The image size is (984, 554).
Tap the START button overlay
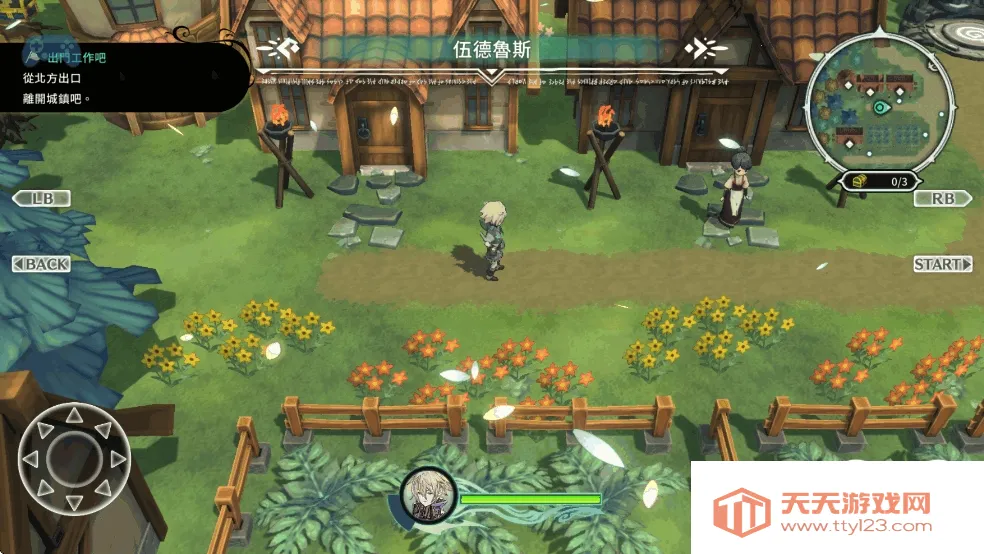pos(942,264)
